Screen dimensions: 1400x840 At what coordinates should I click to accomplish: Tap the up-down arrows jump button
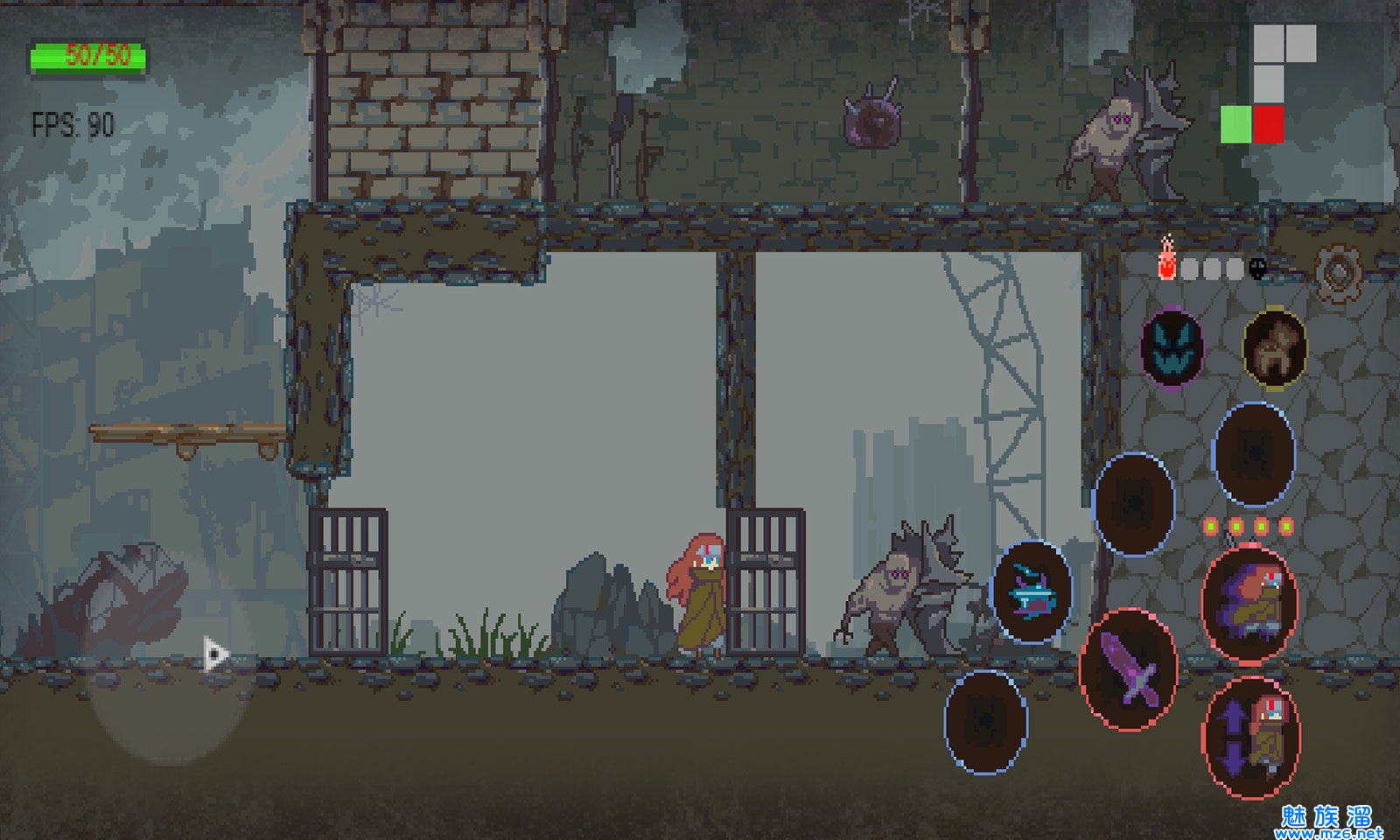(x=1250, y=737)
